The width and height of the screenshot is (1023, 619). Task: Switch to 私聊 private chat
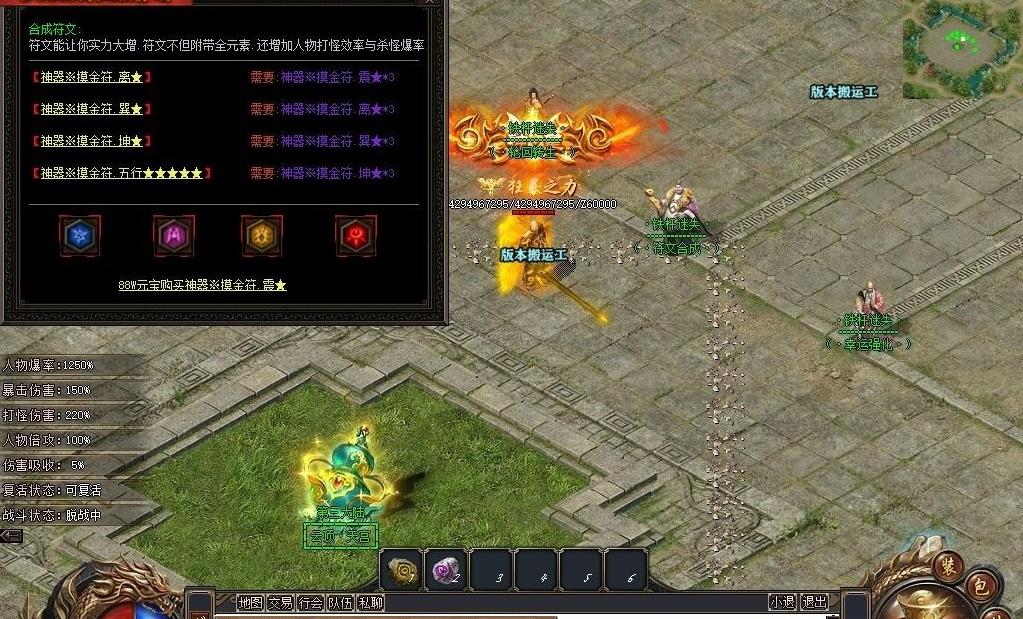point(370,602)
